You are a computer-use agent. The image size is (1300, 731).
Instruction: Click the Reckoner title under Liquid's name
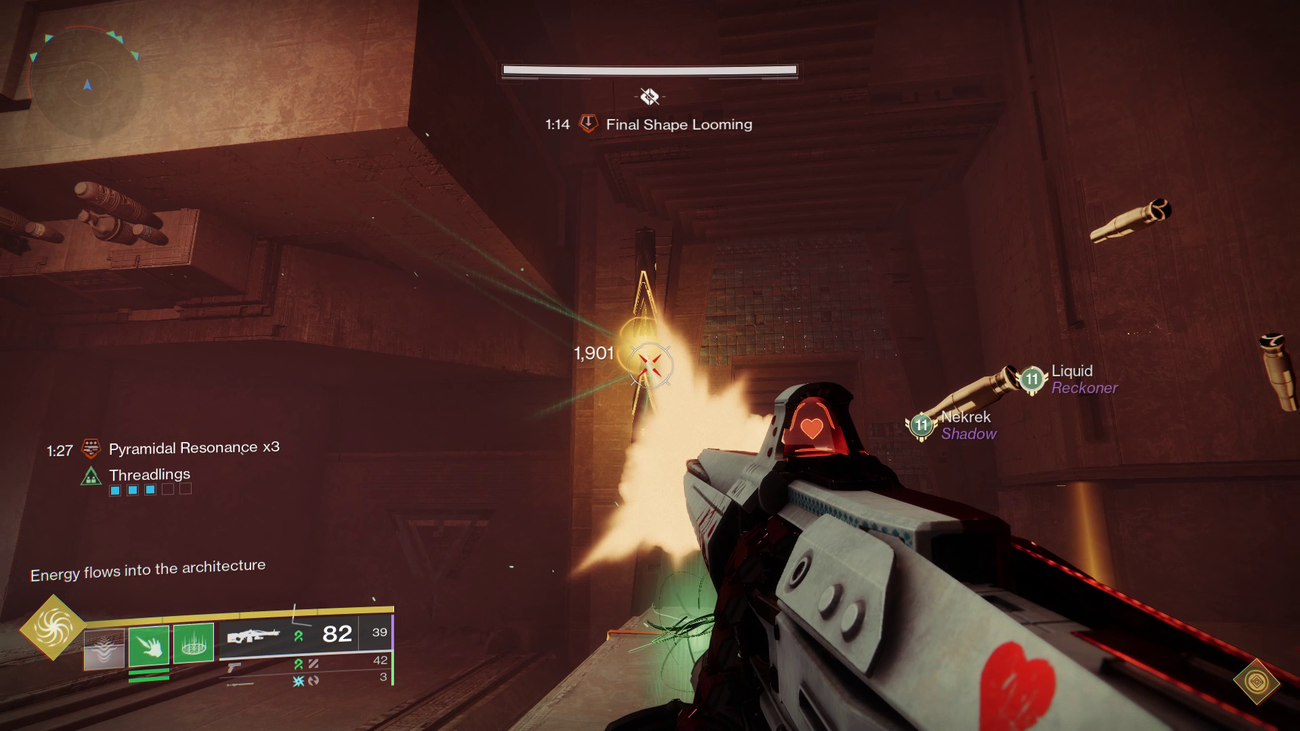coord(1086,388)
